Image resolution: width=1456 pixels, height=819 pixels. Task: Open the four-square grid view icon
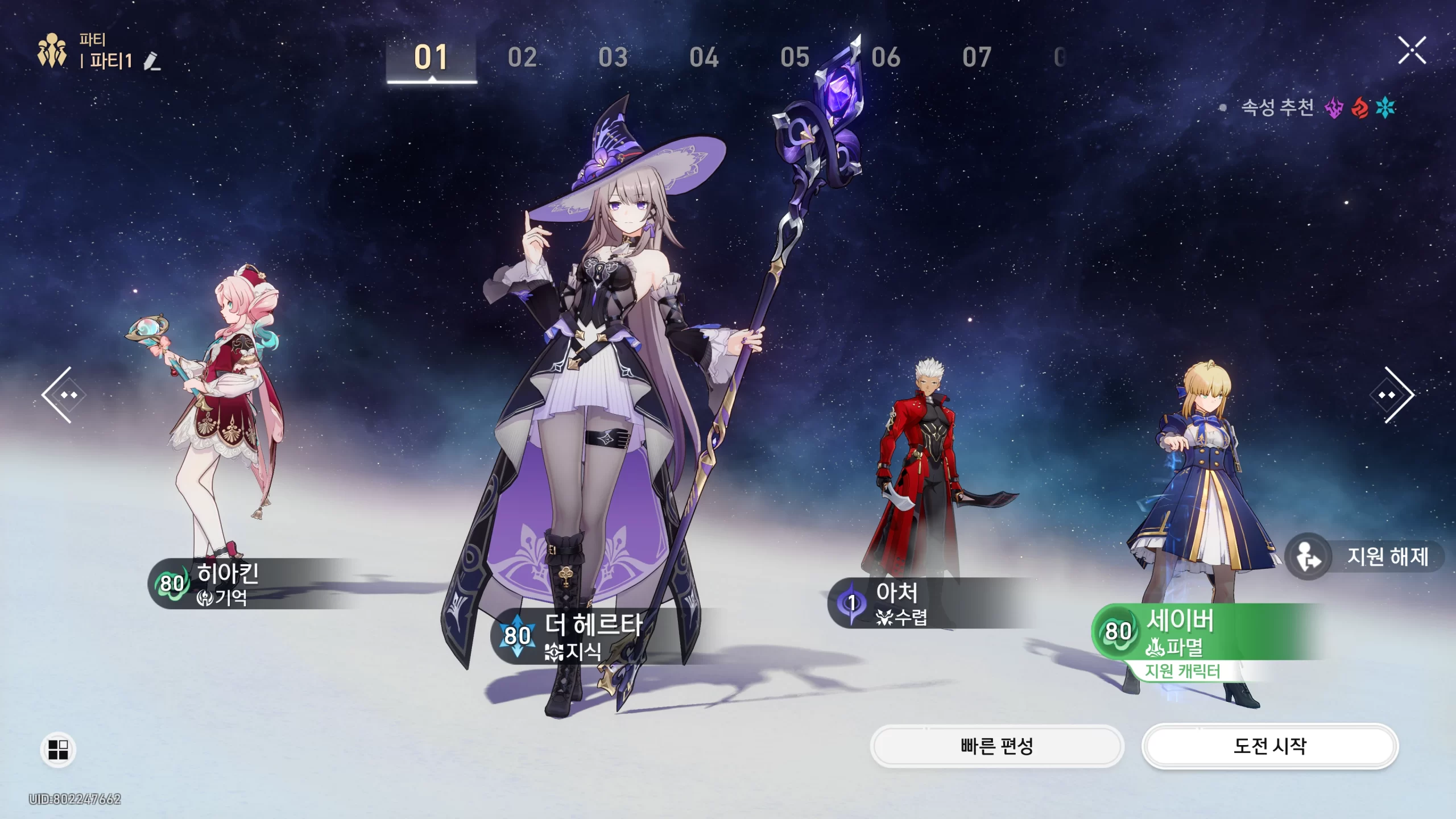pyautogui.click(x=58, y=750)
